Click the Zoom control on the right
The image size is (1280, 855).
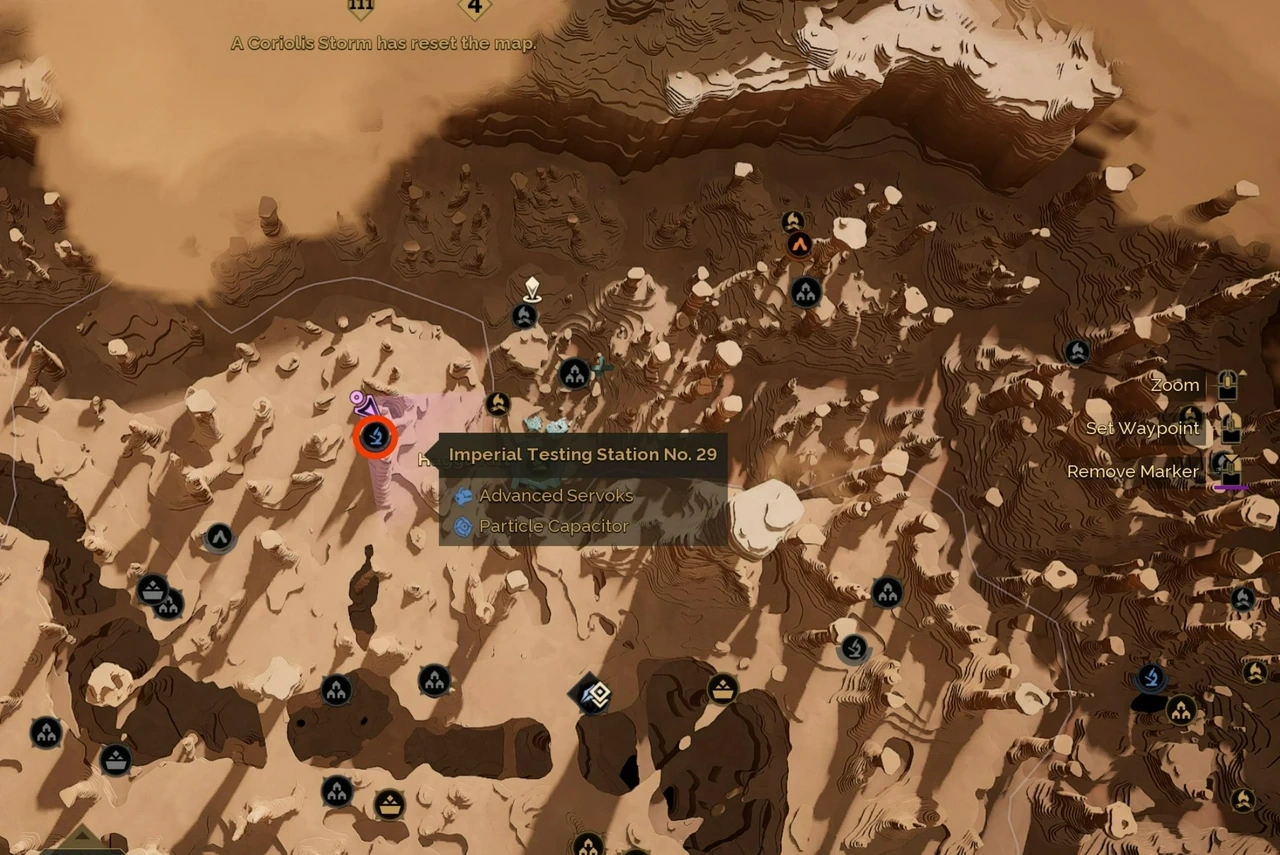tap(1175, 385)
